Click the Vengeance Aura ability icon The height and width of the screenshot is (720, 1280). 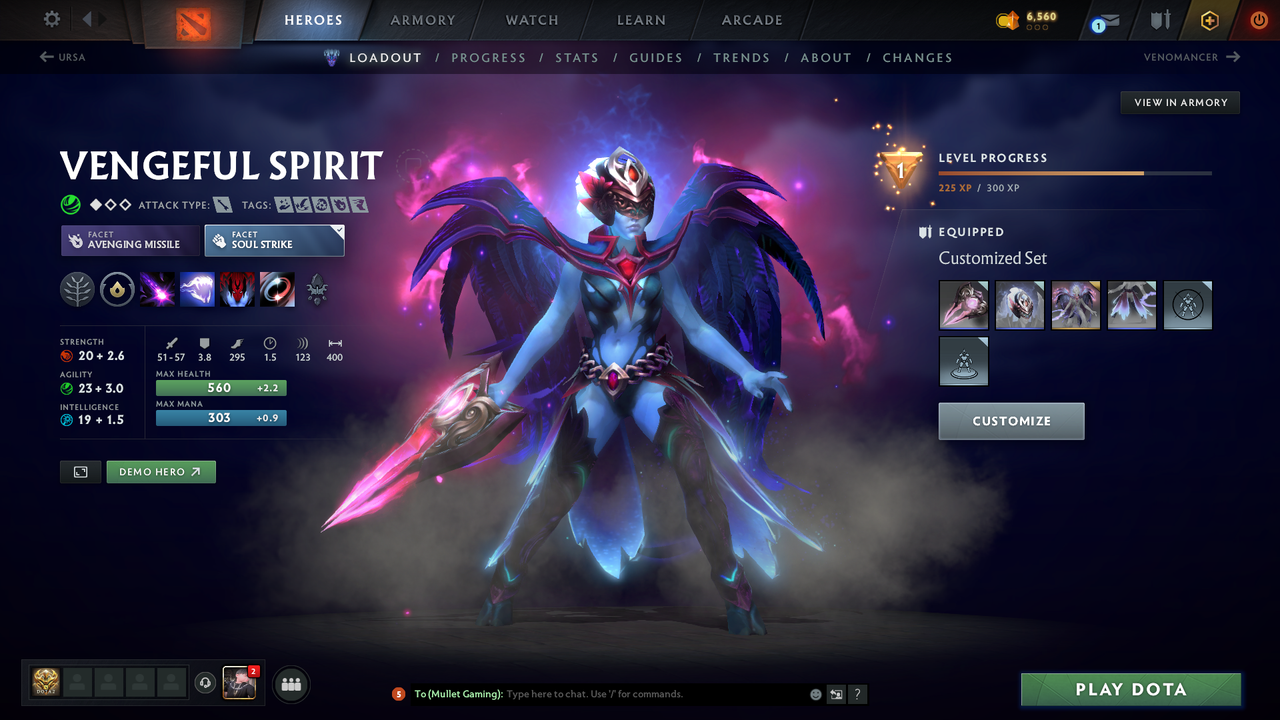coord(237,290)
